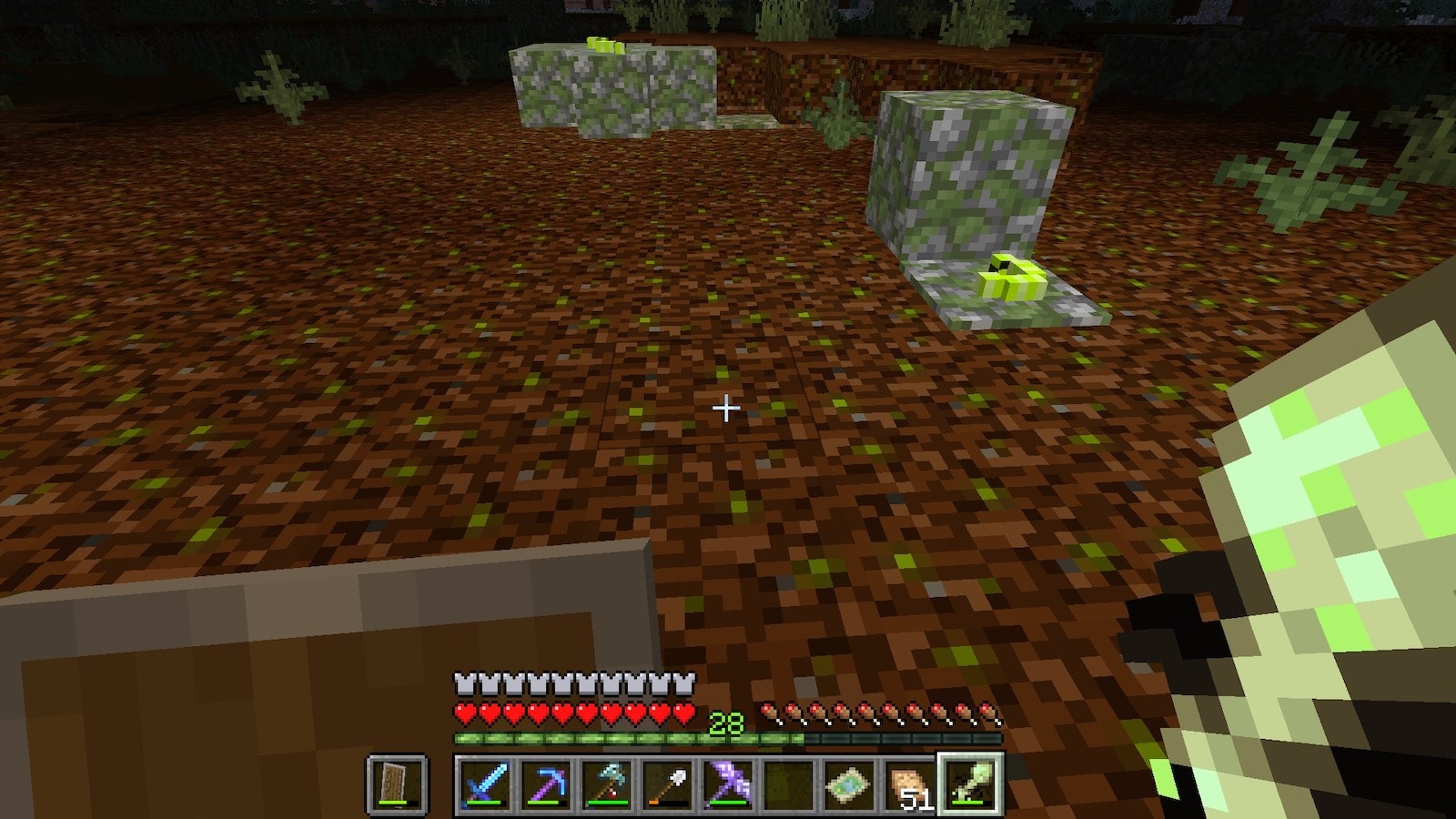Select the diamond axe hotbar slot
Viewport: 1456px width, 819px height.
(x=606, y=784)
